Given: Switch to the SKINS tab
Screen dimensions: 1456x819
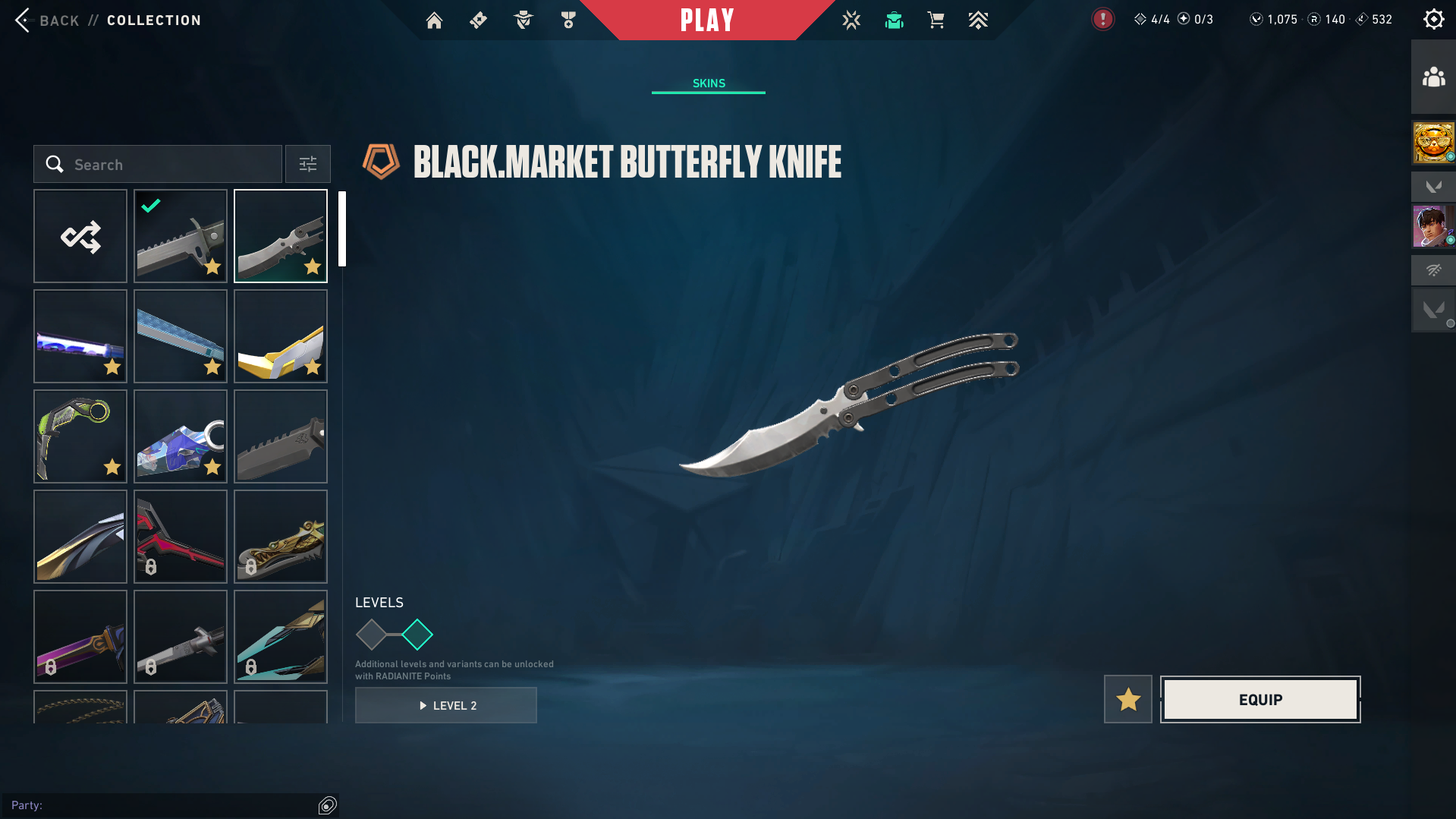Looking at the screenshot, I should [709, 83].
